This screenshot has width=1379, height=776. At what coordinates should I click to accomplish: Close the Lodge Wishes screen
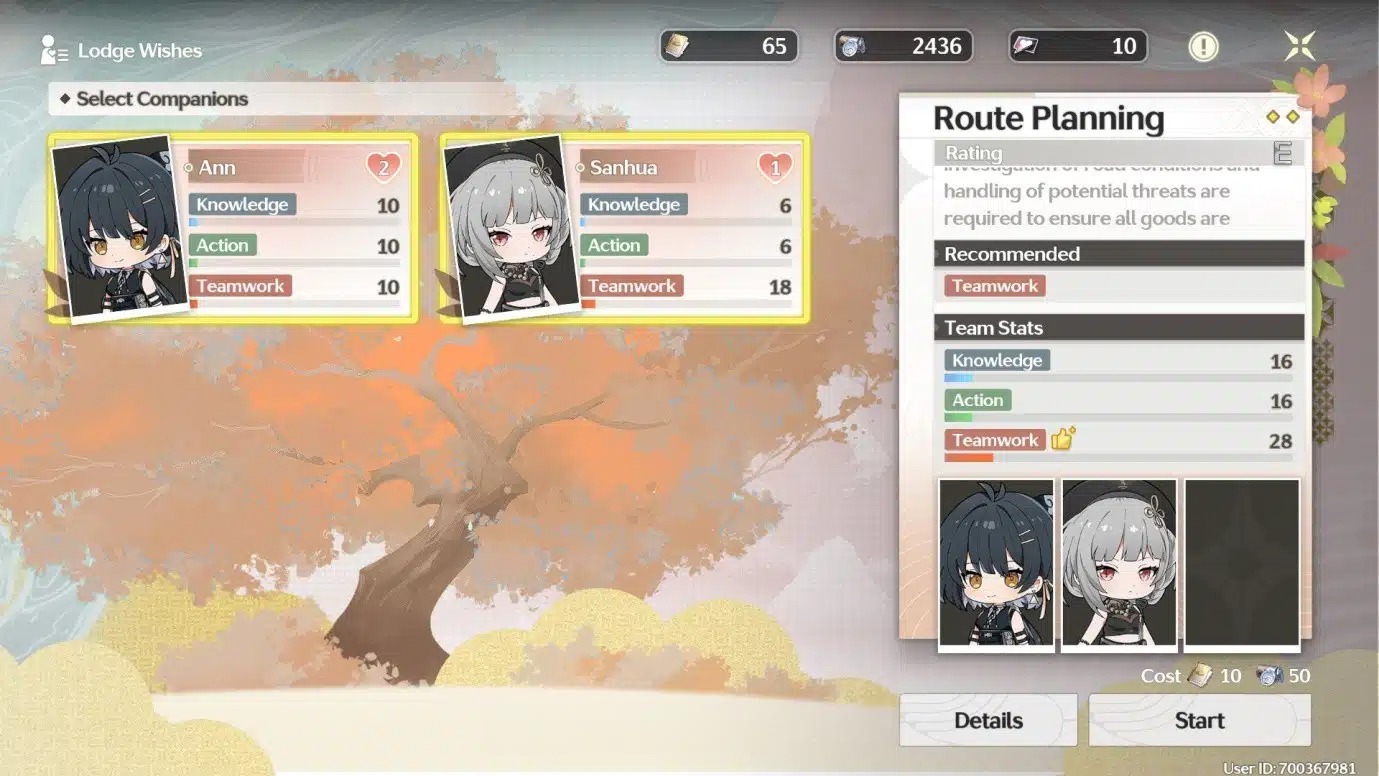(x=1299, y=46)
